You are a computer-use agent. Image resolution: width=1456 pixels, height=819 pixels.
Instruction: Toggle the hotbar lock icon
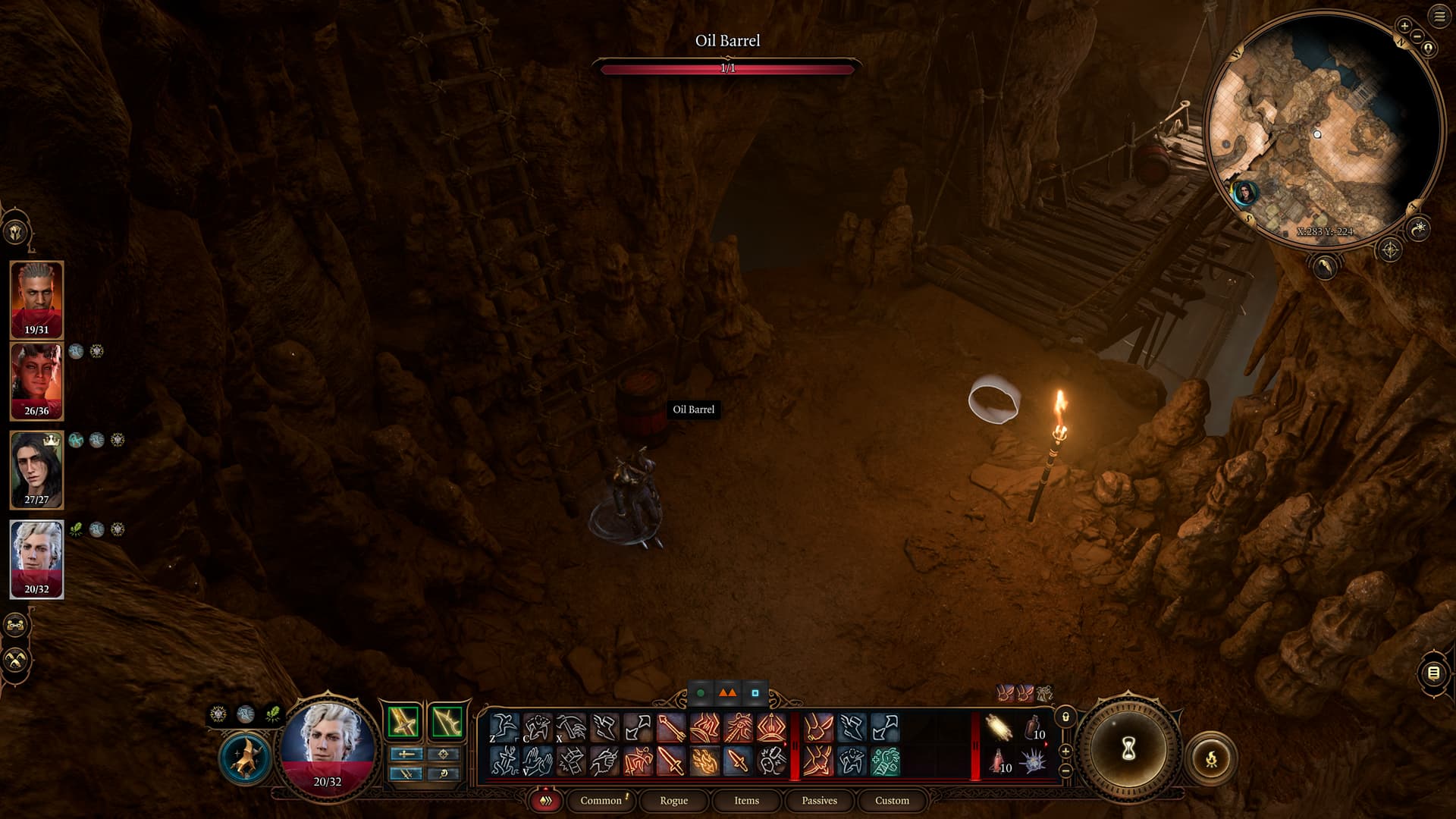pyautogui.click(x=1065, y=717)
